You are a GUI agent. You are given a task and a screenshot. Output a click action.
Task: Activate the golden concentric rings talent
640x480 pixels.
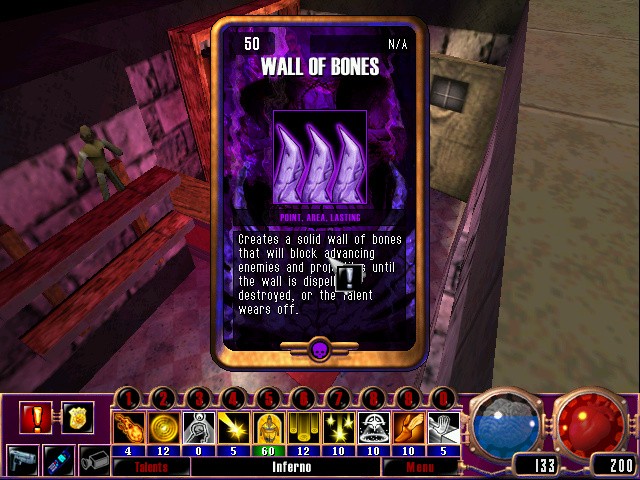point(162,428)
